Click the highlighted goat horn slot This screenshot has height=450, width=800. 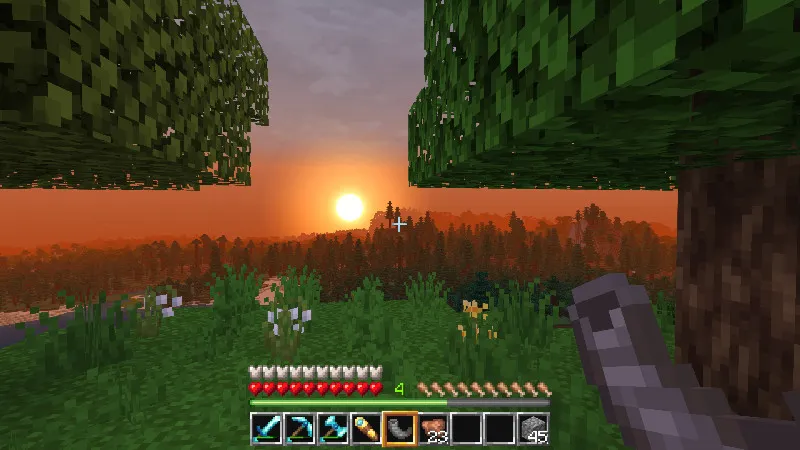[399, 429]
